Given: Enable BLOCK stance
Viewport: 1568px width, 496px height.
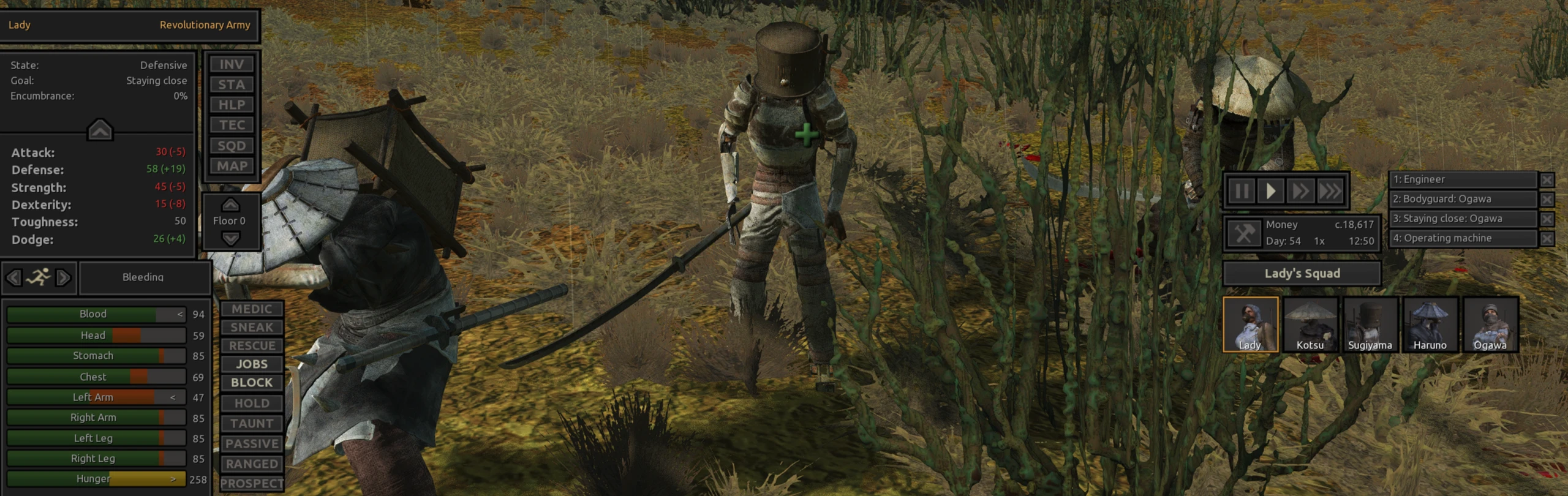Looking at the screenshot, I should 251,382.
